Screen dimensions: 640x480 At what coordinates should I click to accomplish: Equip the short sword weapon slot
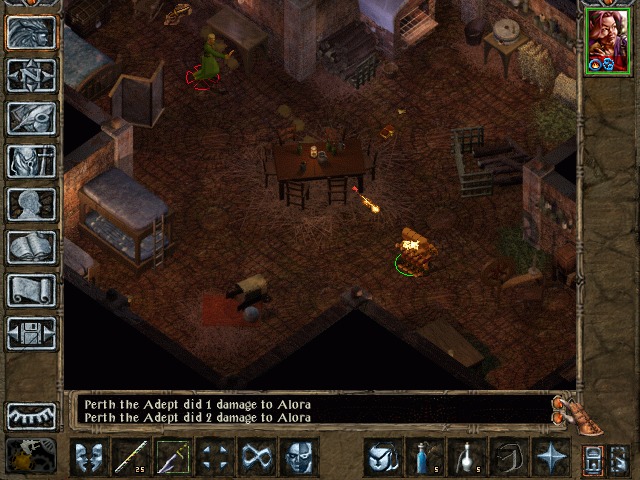click(x=173, y=457)
